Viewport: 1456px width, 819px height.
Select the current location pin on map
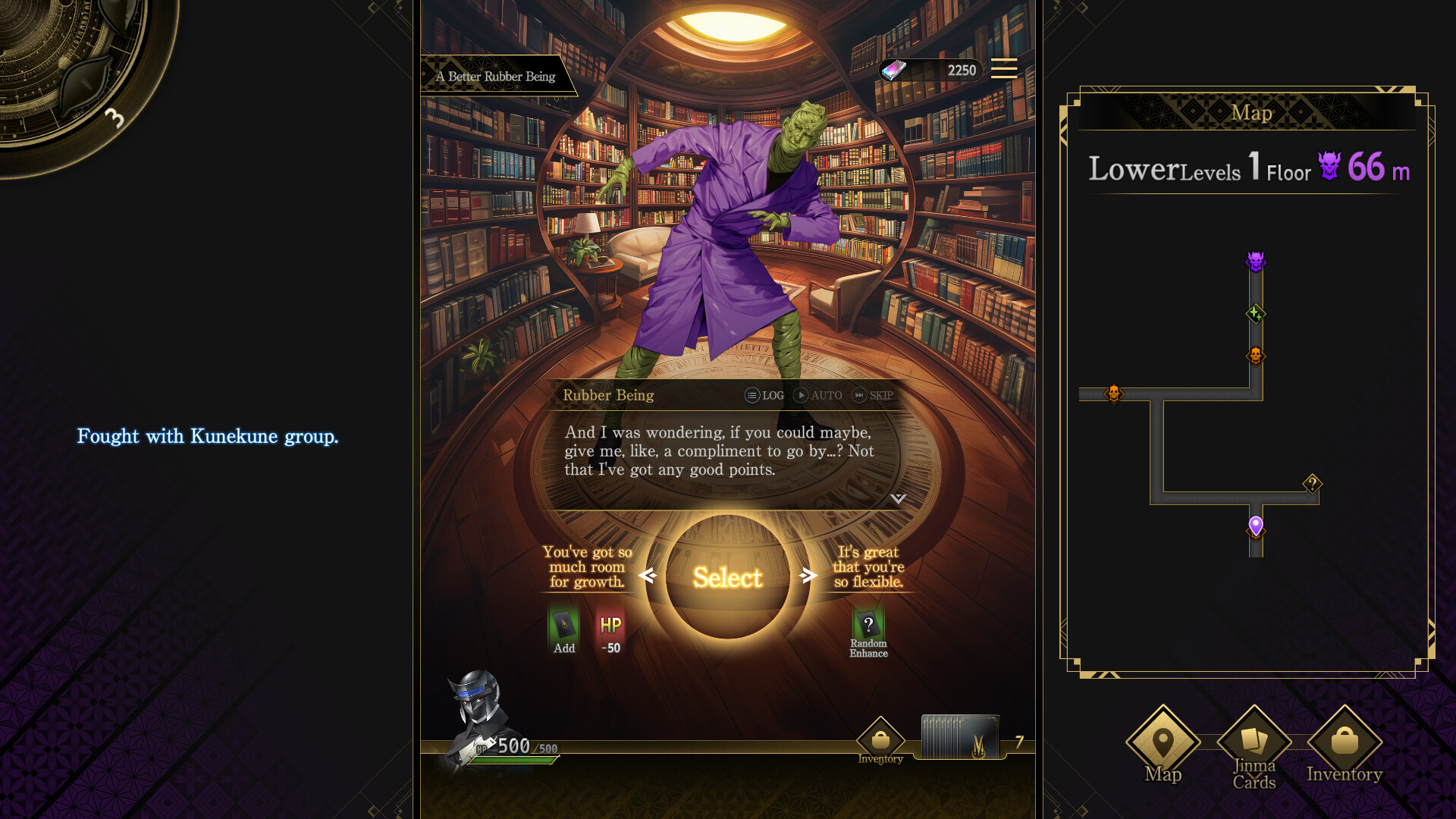click(1256, 526)
